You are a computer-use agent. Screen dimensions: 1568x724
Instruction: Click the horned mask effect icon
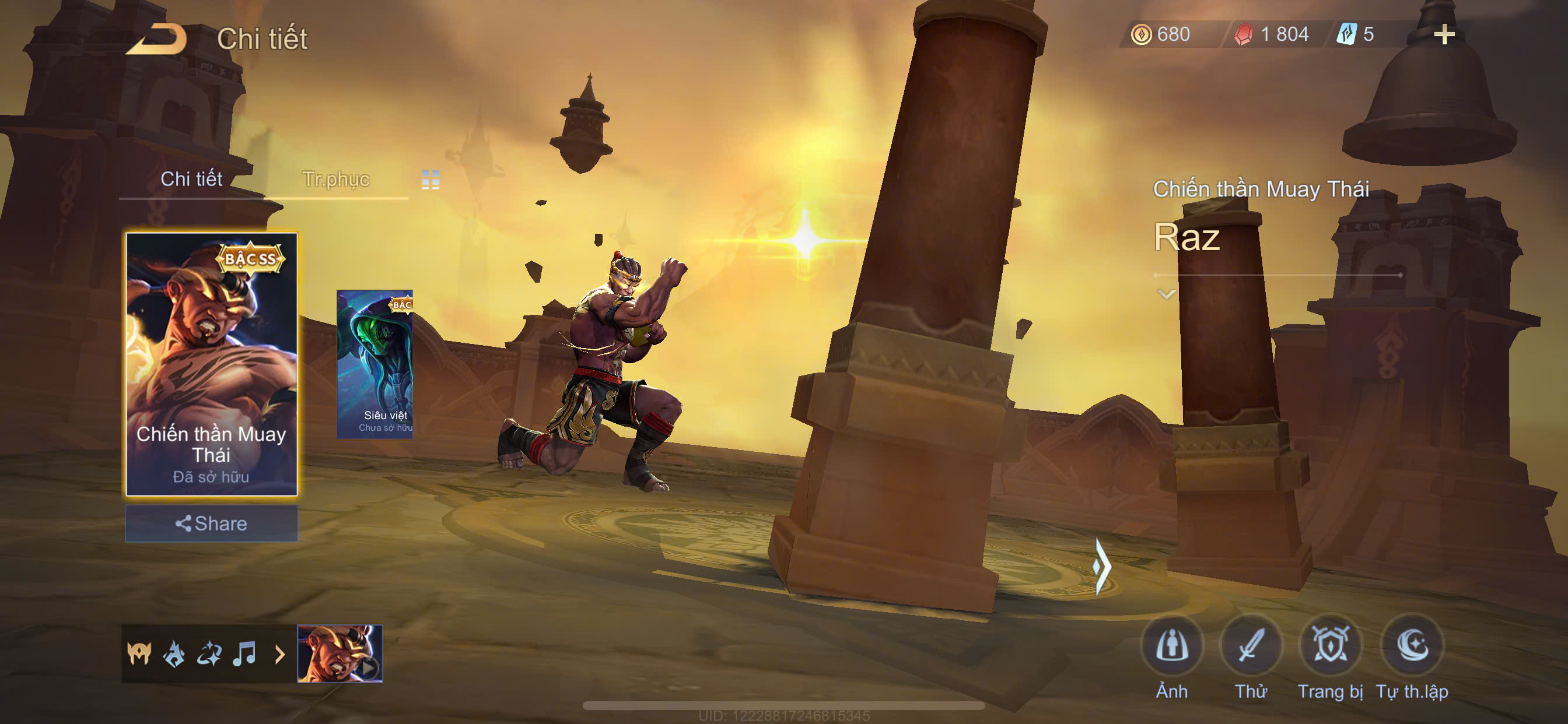click(139, 654)
